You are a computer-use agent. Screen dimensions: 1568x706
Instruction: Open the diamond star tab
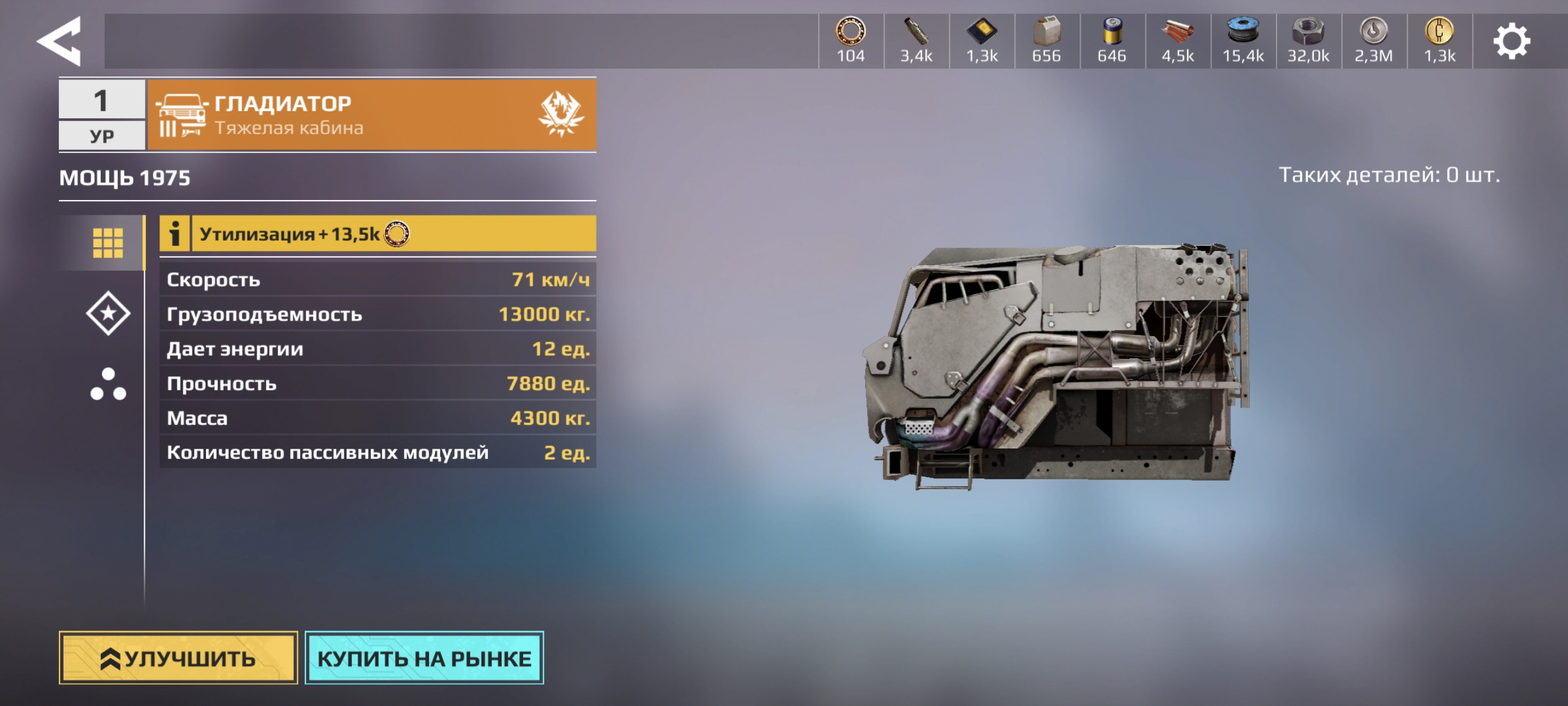pyautogui.click(x=108, y=314)
